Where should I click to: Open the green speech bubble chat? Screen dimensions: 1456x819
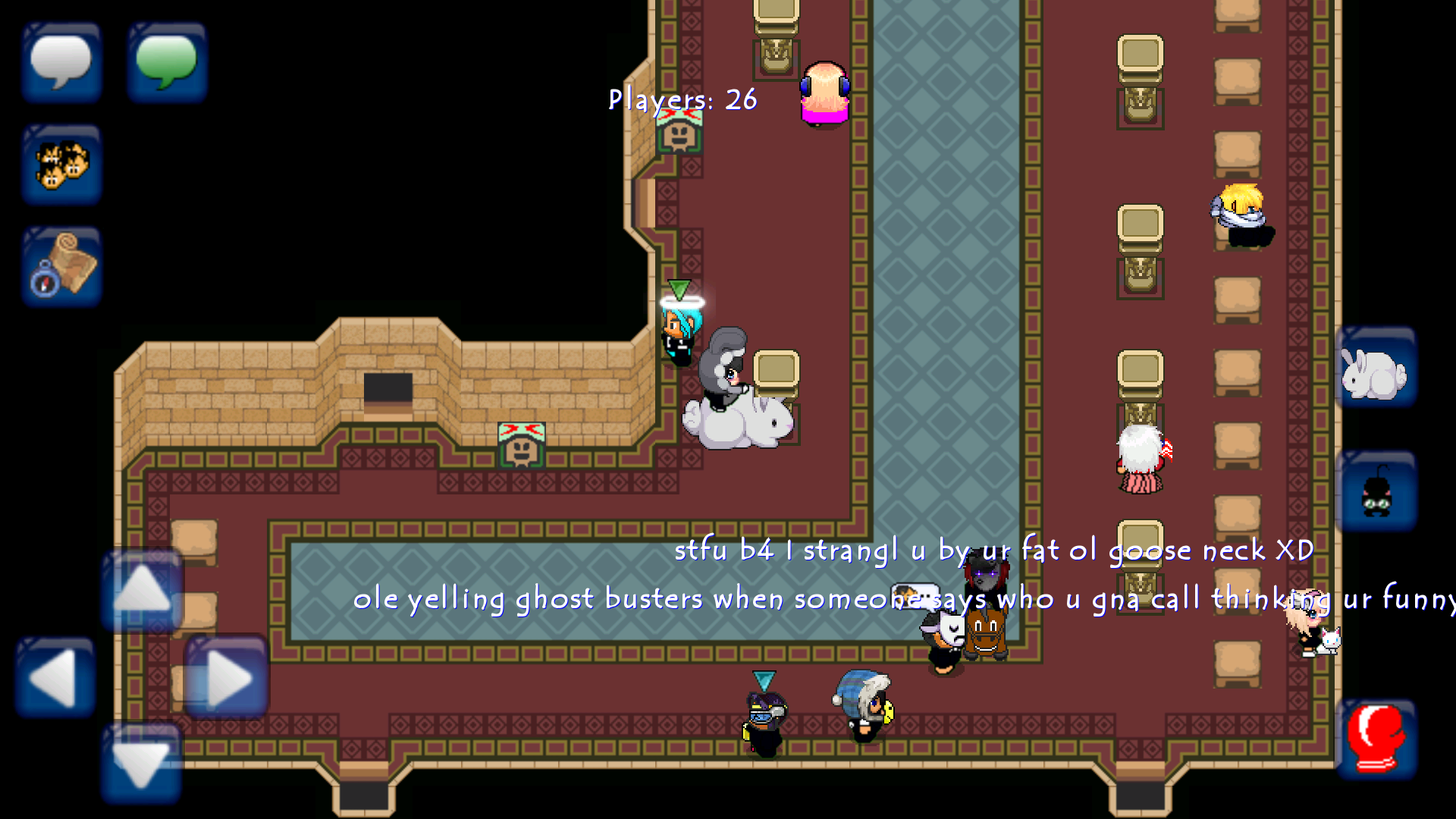(167, 62)
